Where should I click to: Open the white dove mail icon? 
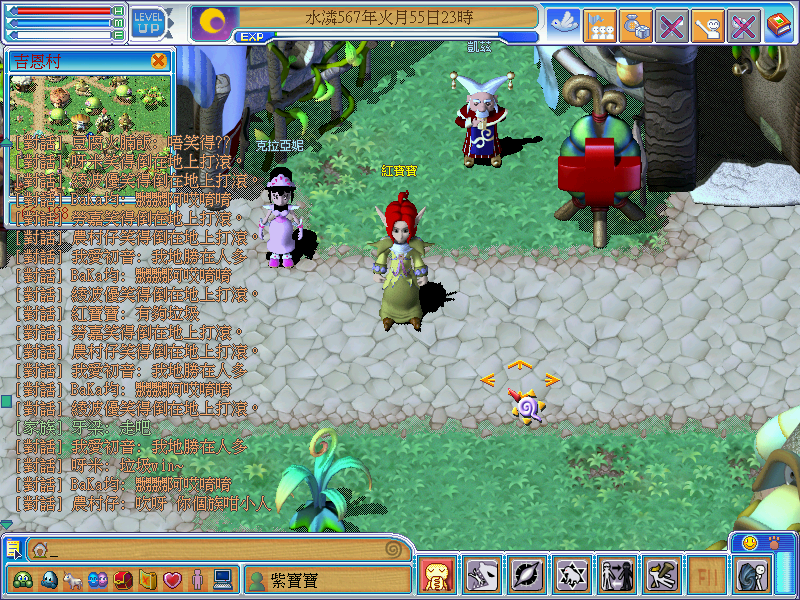pos(562,23)
